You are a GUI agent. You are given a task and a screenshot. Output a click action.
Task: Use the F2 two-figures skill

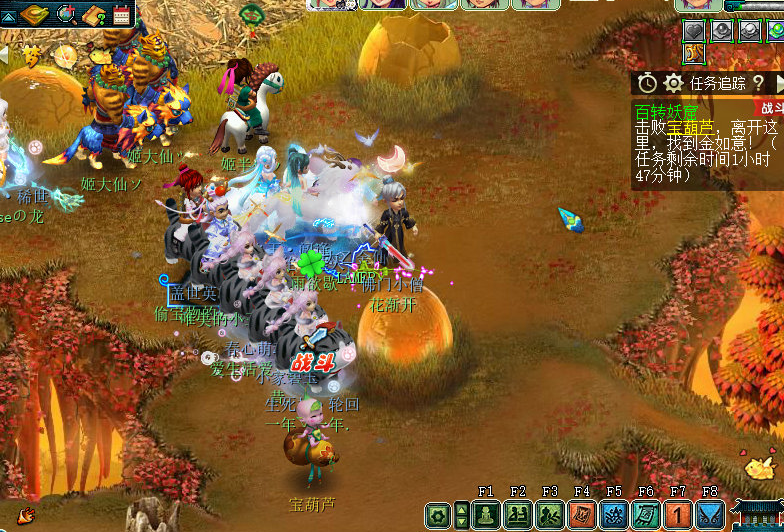click(518, 516)
